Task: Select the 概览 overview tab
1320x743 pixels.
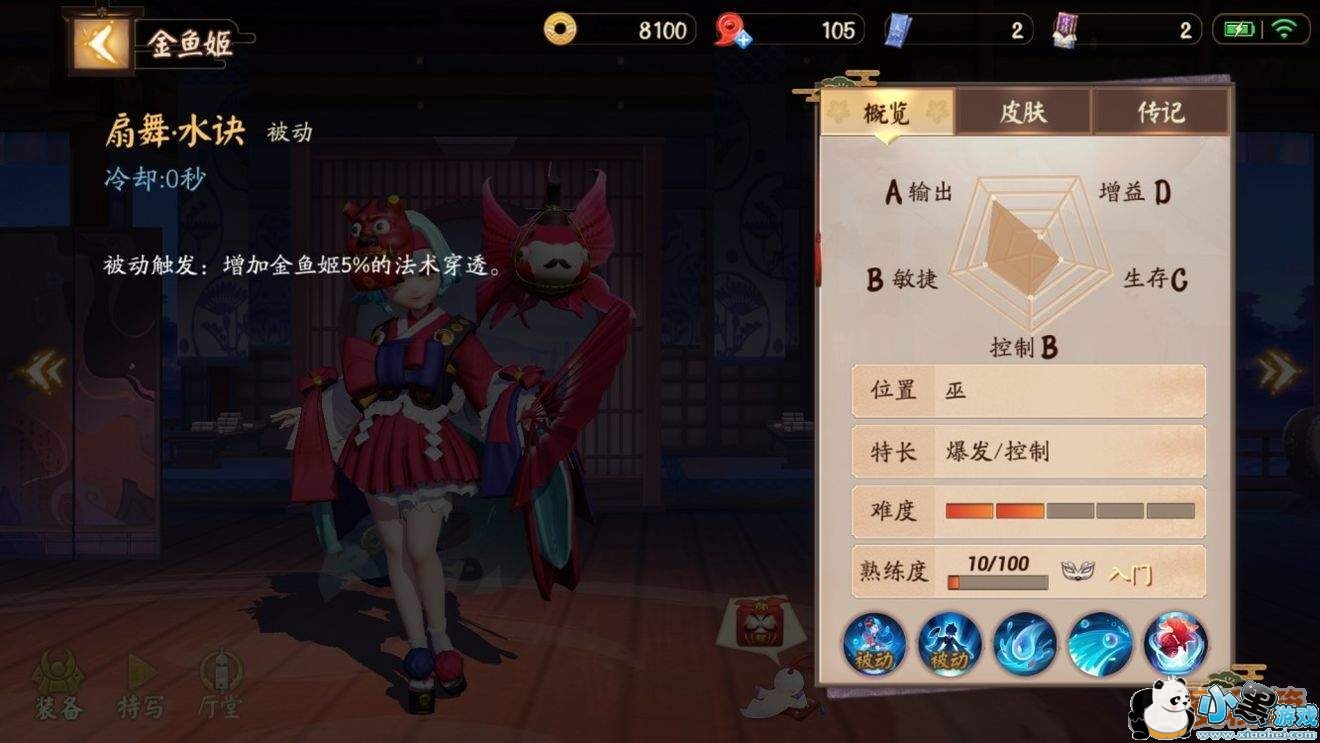Action: click(x=888, y=113)
